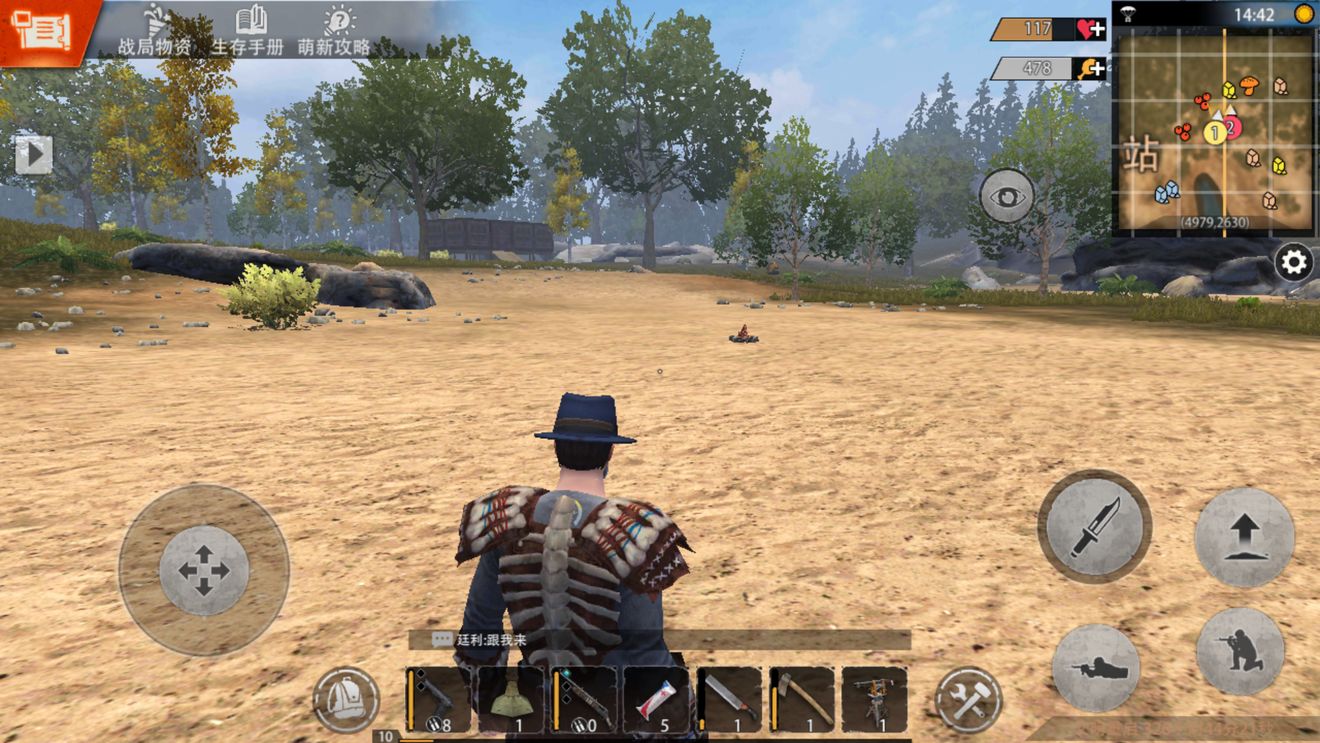Select the bandage slot with 5
Viewport: 1320px width, 743px height.
click(656, 699)
